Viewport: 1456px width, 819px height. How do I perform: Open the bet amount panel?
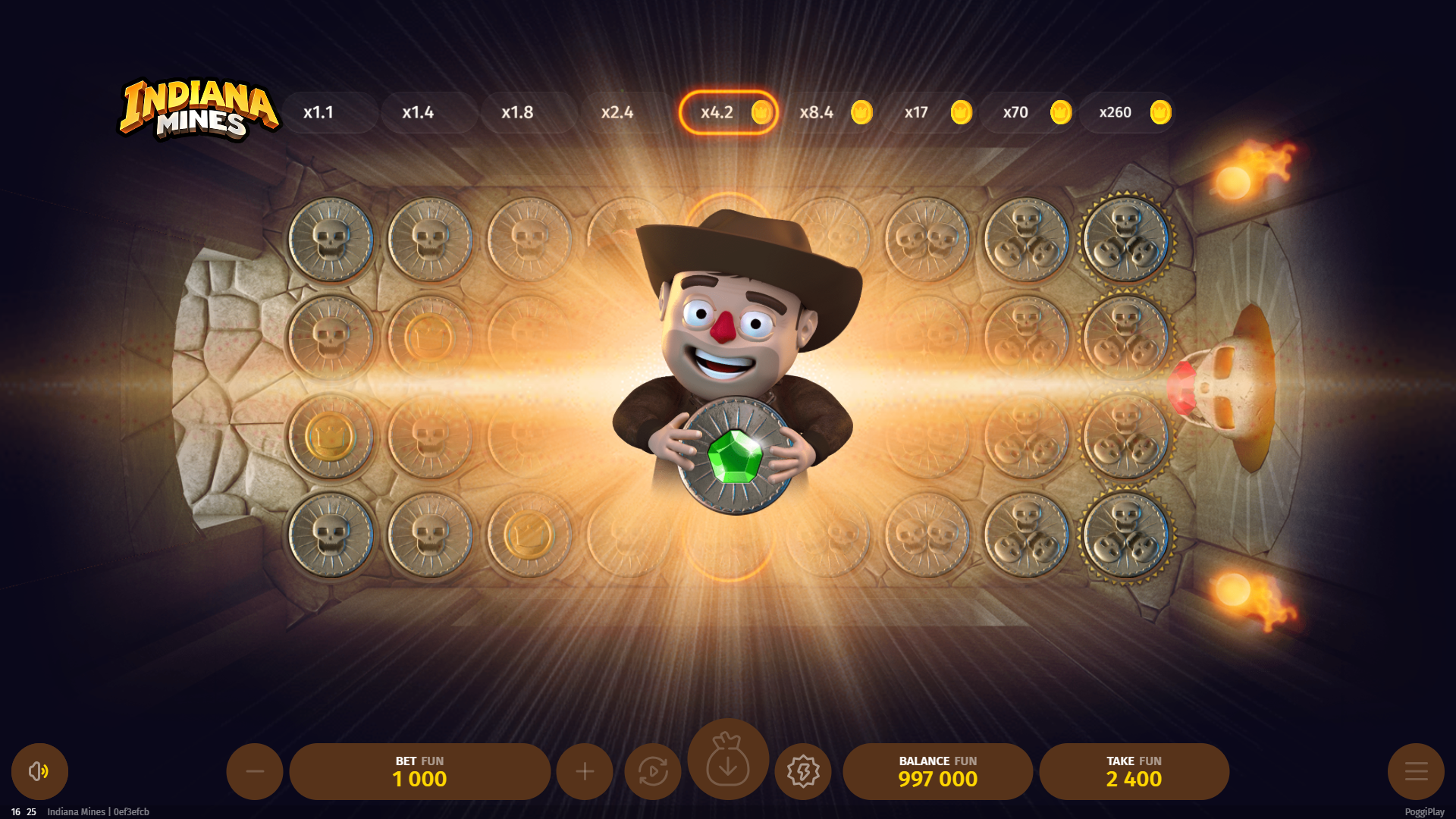coord(419,771)
